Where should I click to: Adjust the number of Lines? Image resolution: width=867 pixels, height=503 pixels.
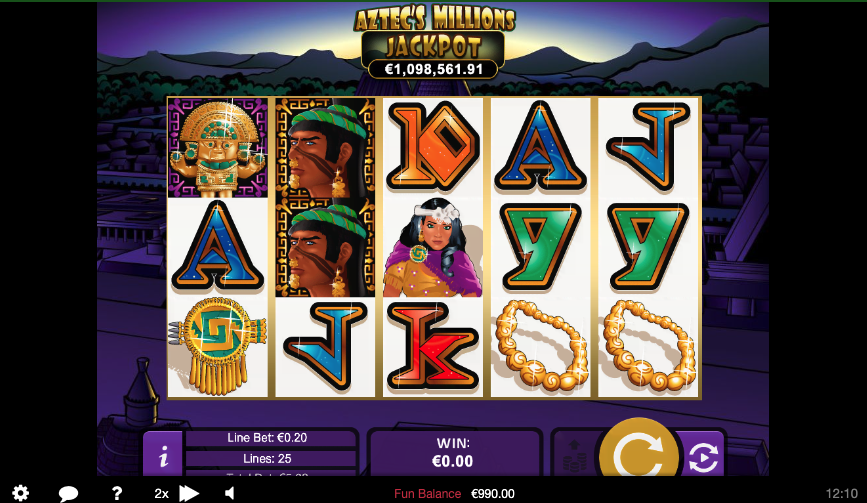pos(269,458)
